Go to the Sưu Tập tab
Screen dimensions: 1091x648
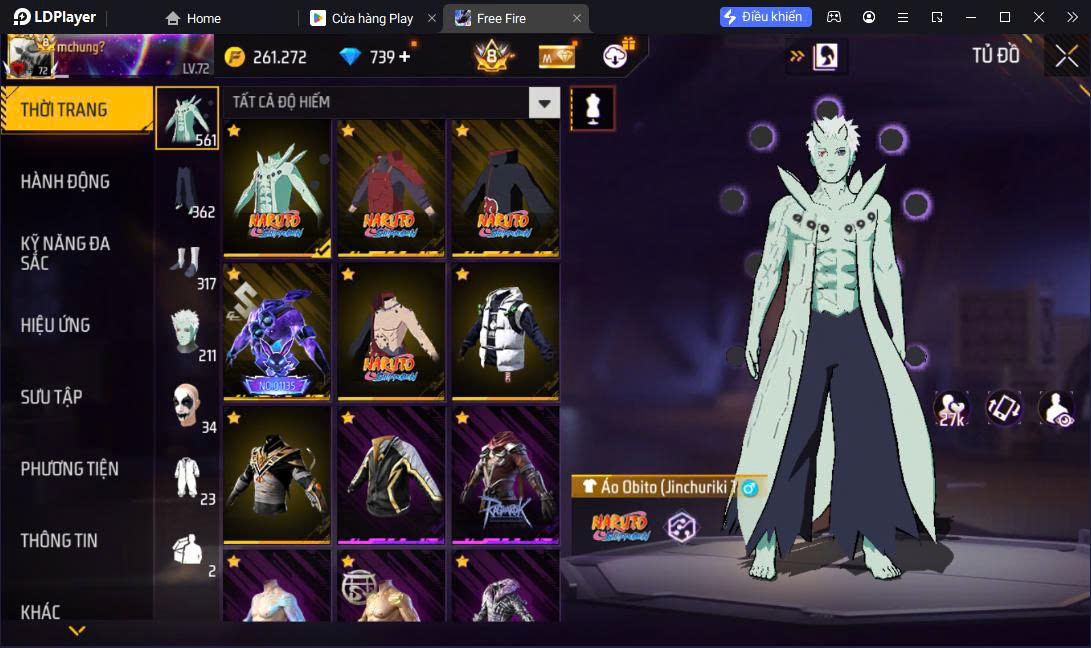coord(52,397)
